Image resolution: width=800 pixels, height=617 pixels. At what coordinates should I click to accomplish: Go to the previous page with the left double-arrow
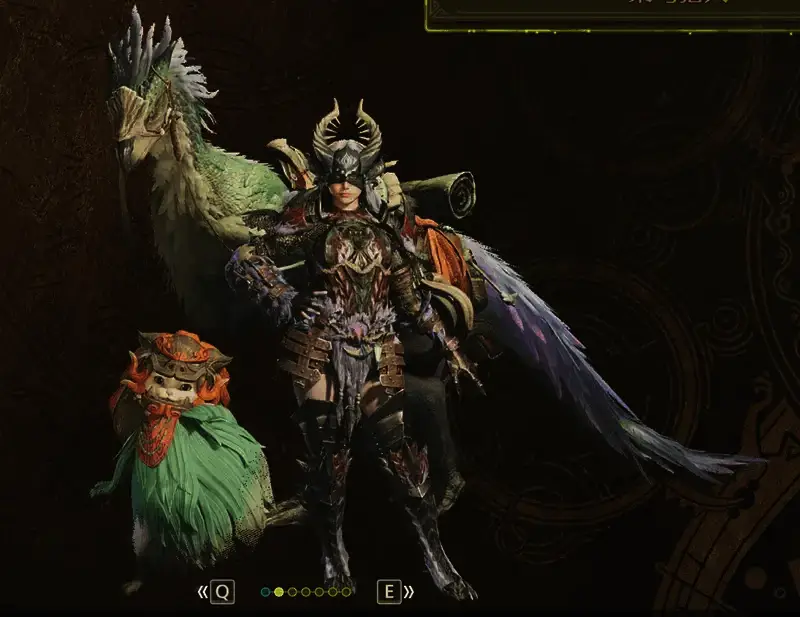point(204,592)
